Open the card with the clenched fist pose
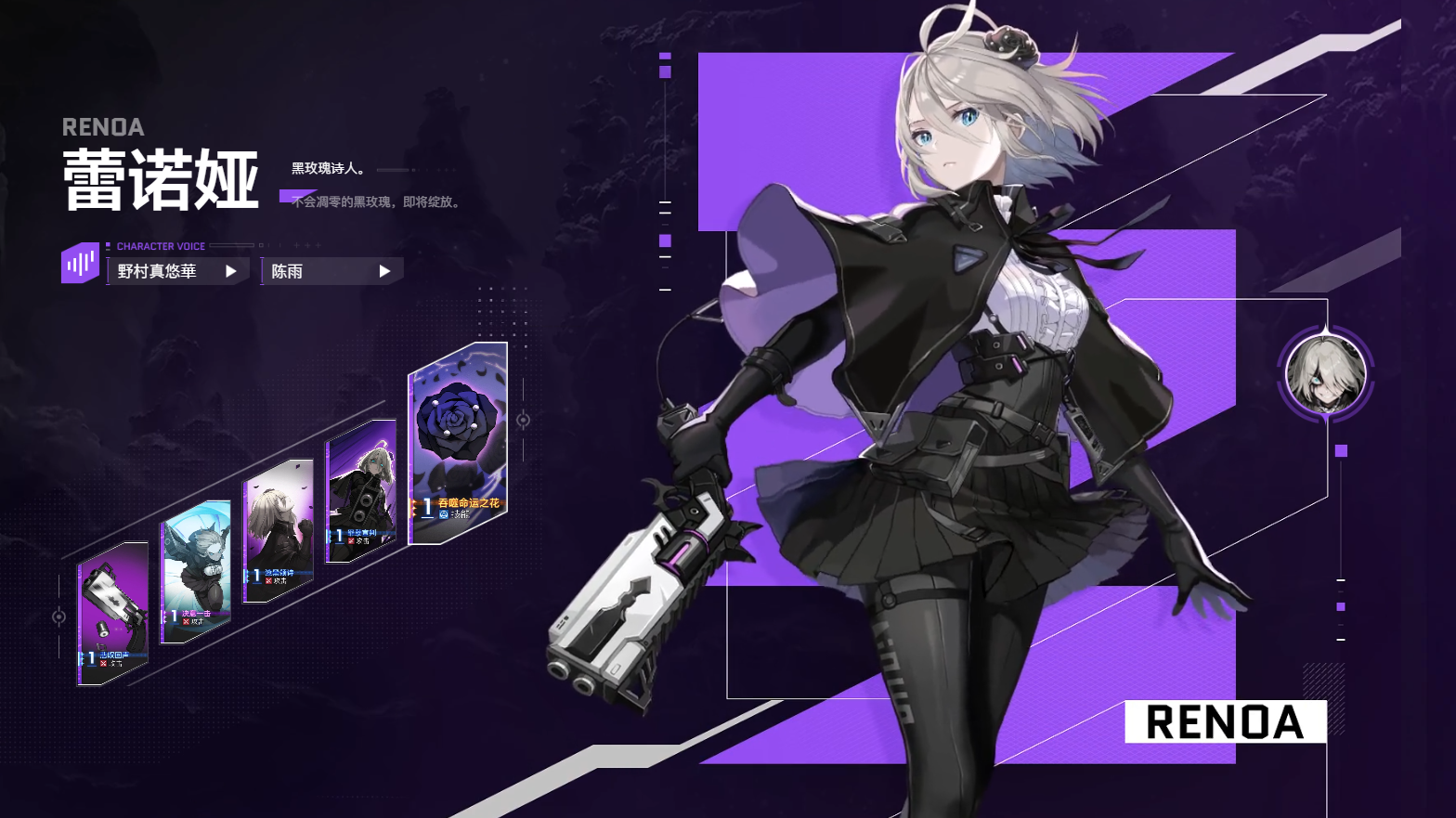Image resolution: width=1456 pixels, height=818 pixels. 278,530
